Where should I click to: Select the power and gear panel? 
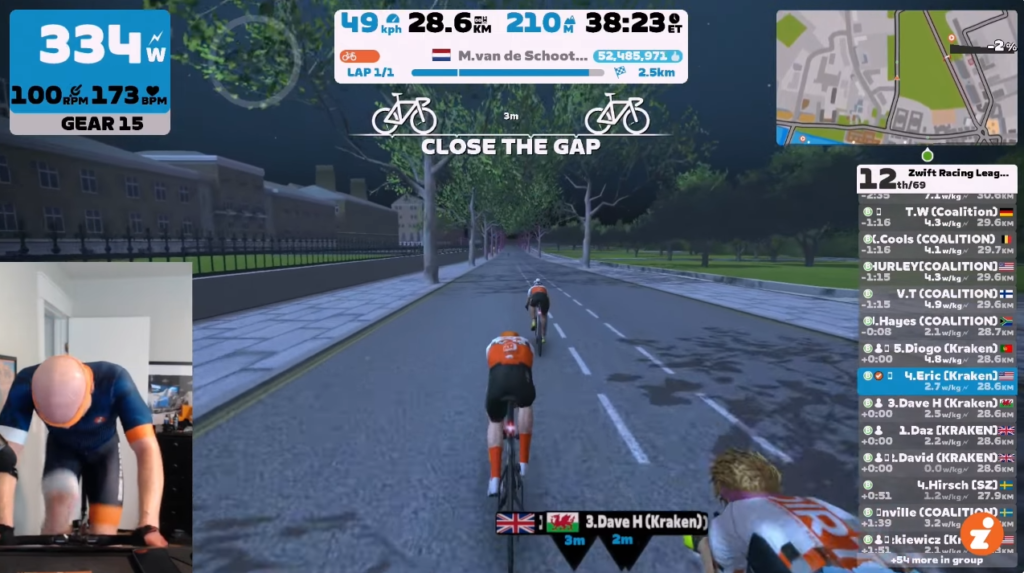(x=90, y=72)
